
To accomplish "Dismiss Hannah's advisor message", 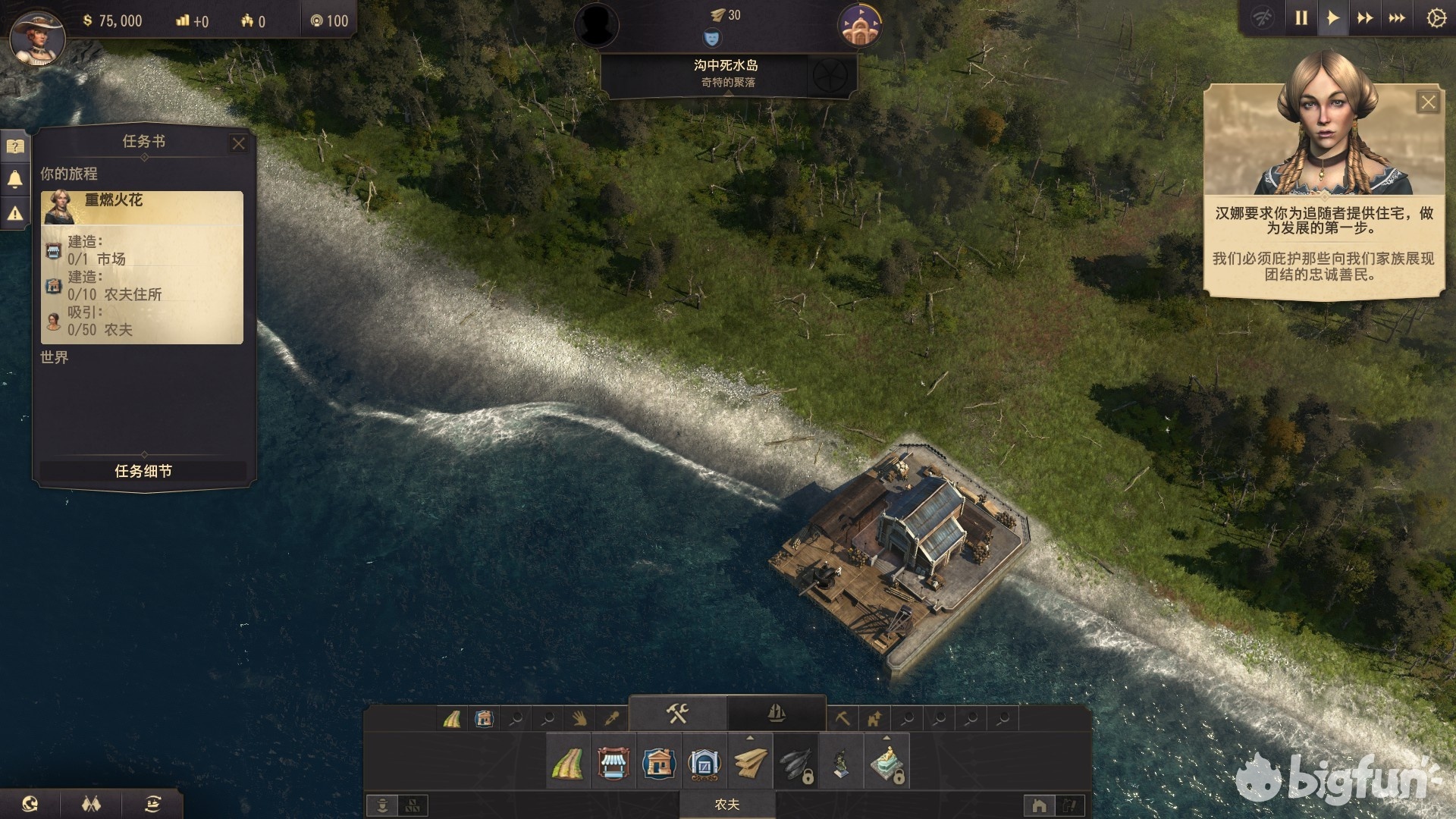I will [x=1428, y=102].
